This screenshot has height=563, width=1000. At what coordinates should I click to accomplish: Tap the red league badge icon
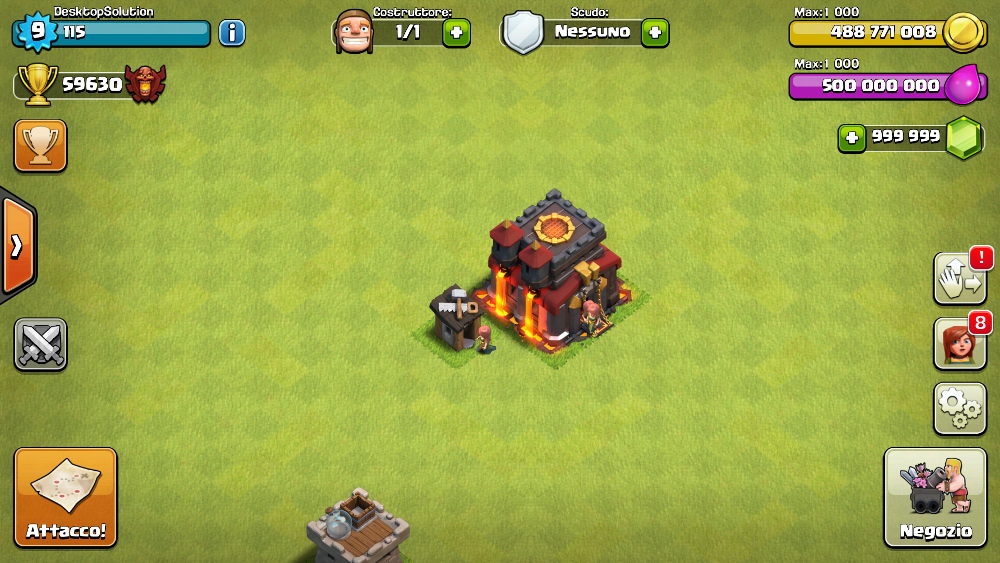tap(145, 85)
